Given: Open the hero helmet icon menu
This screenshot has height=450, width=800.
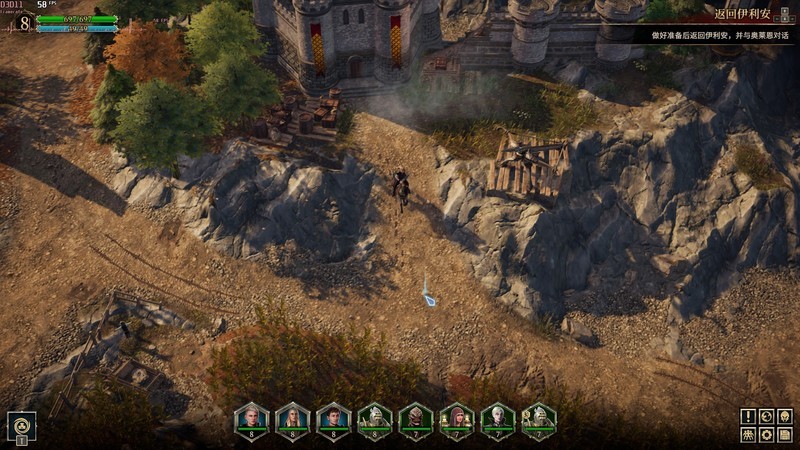Looking at the screenshot, I should 784,416.
